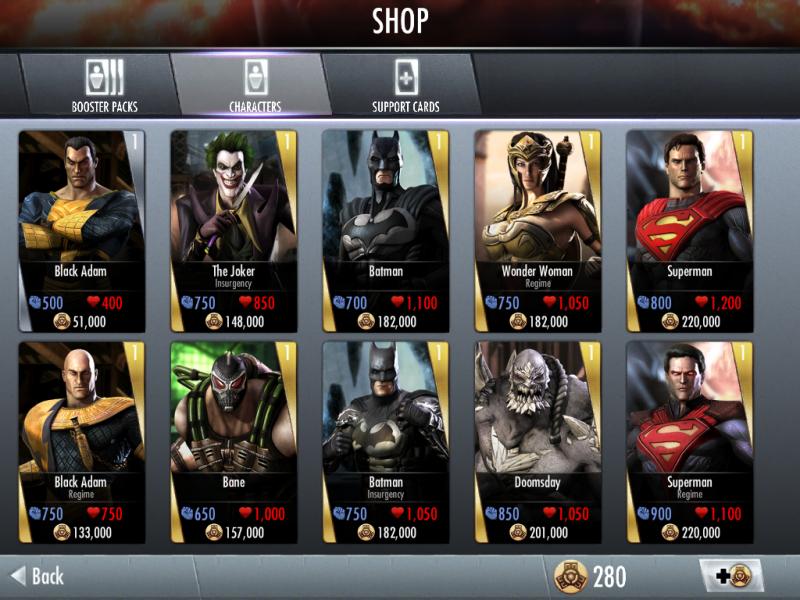Buy the Superman card with 800 damage
Screen dimensions: 800x600
click(x=689, y=230)
